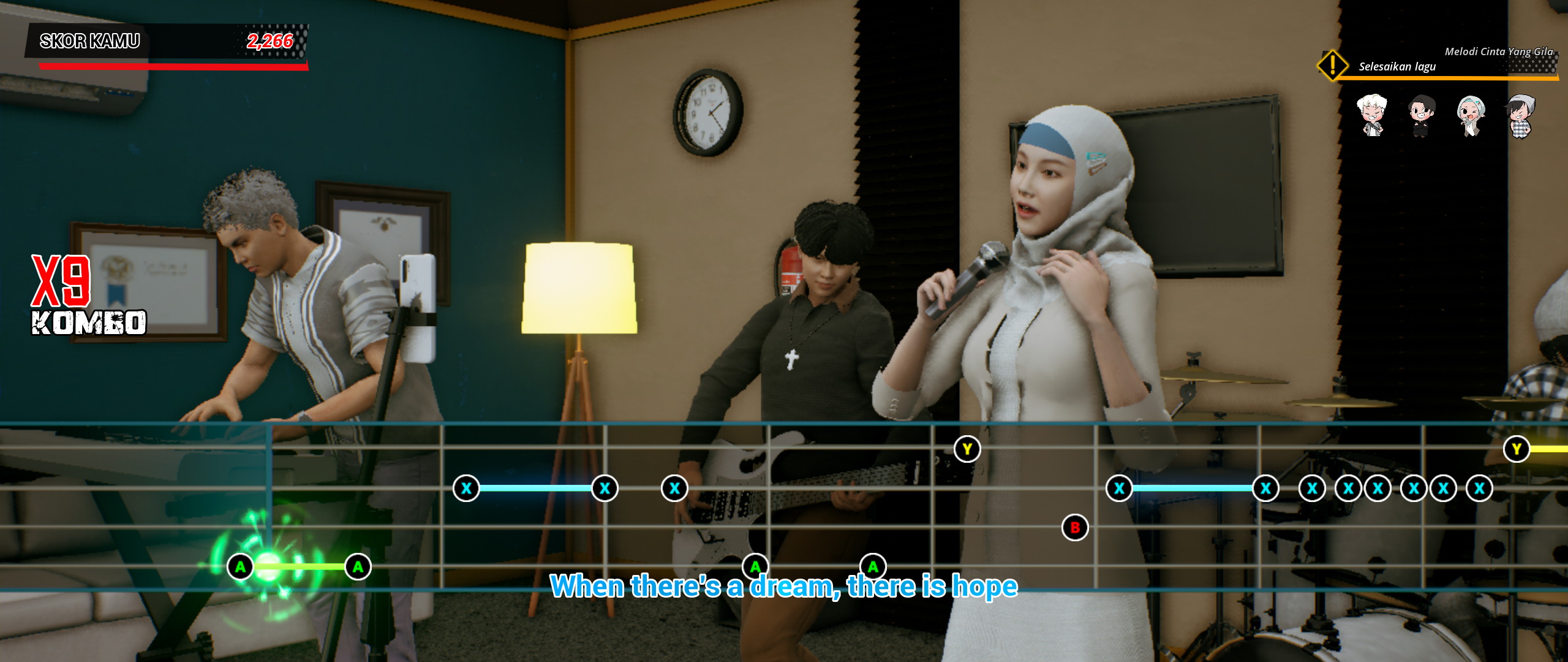Select the black-haired band member avatar
Screen dimensions: 1568x662
pos(1422,116)
